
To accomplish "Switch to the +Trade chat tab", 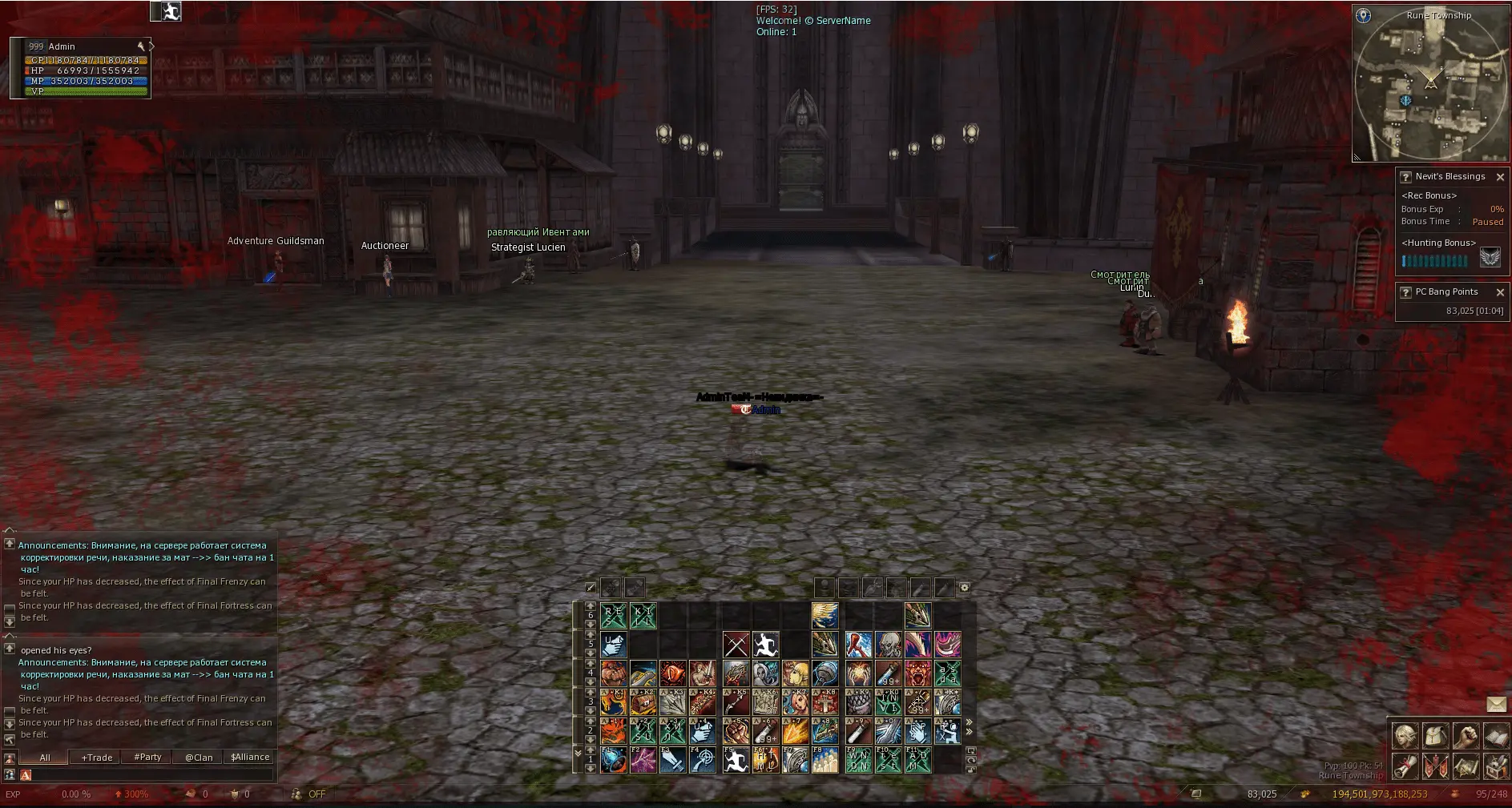I will pyautogui.click(x=97, y=758).
